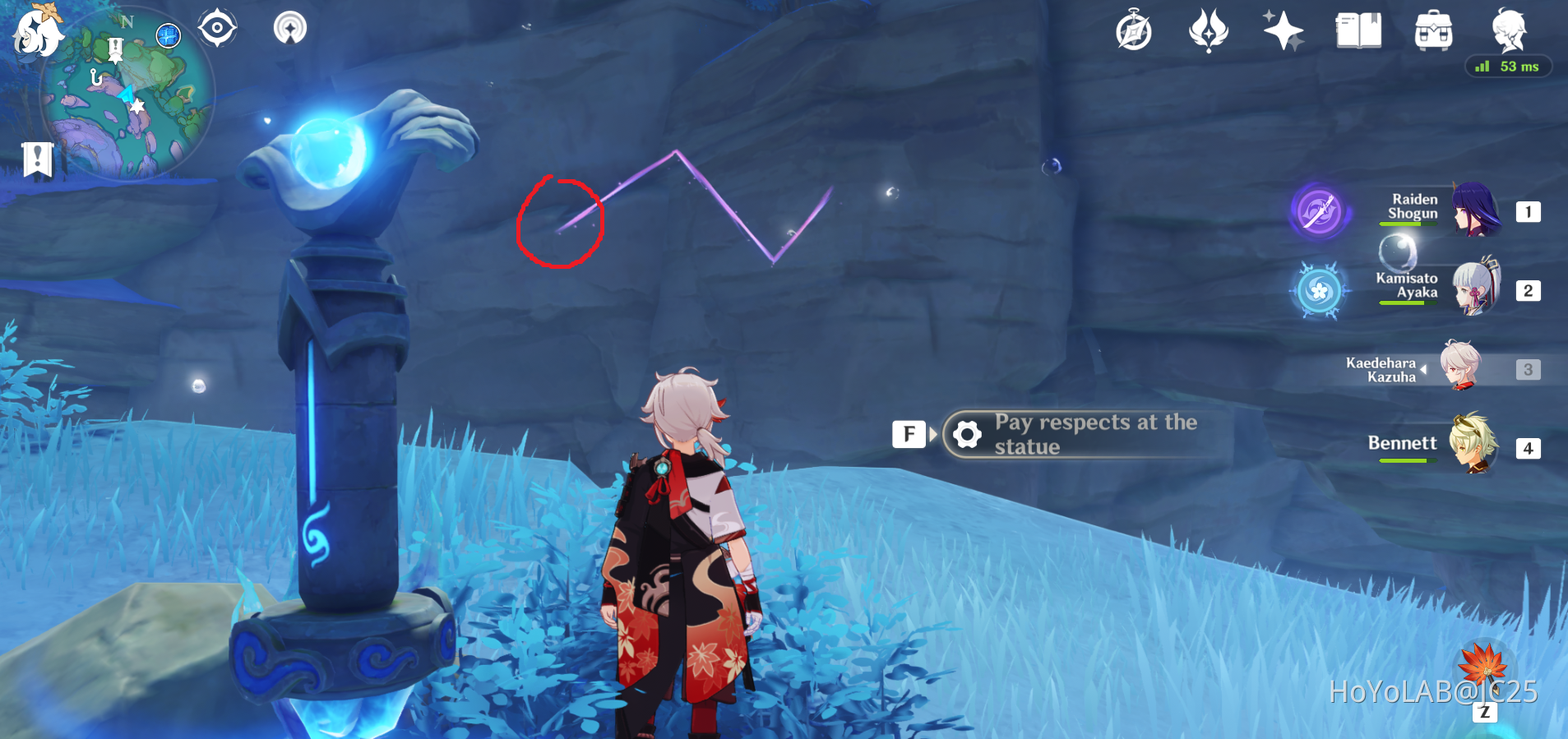The width and height of the screenshot is (1568, 739).
Task: Select Raiden Shogun's Electro skill icon
Action: coord(1318,211)
